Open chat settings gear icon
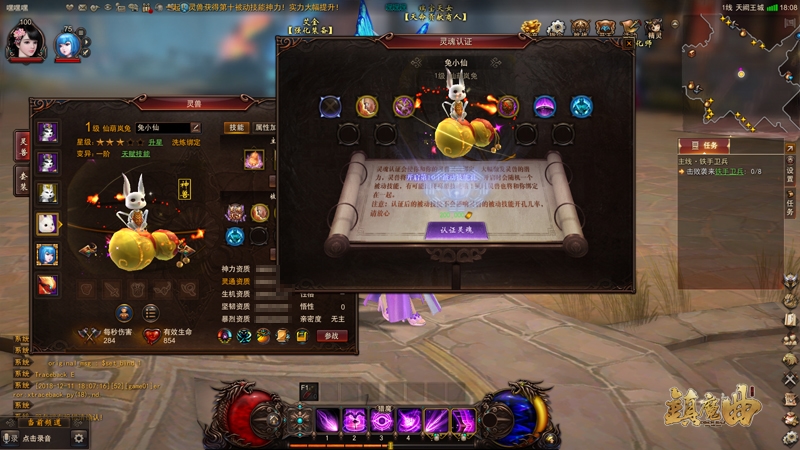 pyautogui.click(x=79, y=438)
